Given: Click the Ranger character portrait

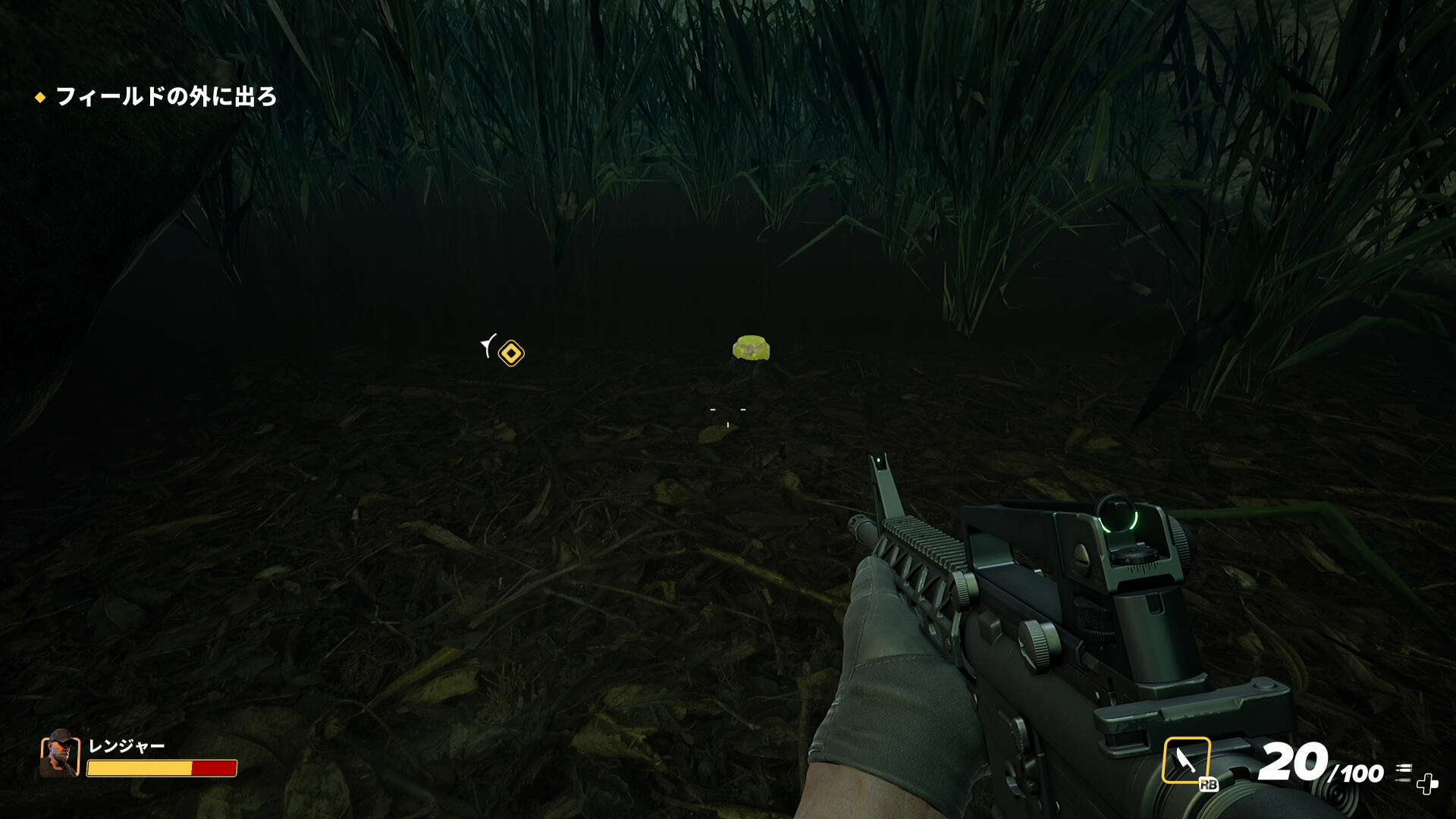Looking at the screenshot, I should (x=60, y=755).
